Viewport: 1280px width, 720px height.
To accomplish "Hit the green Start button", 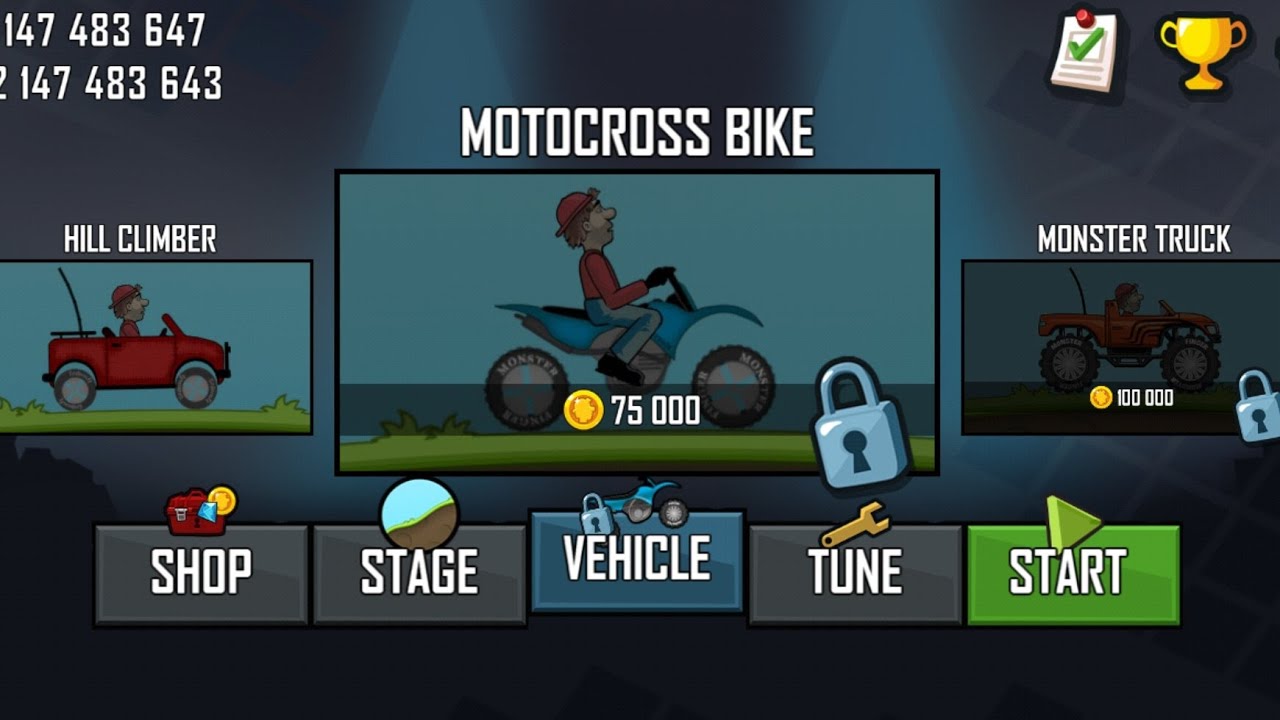I will pyautogui.click(x=1073, y=573).
